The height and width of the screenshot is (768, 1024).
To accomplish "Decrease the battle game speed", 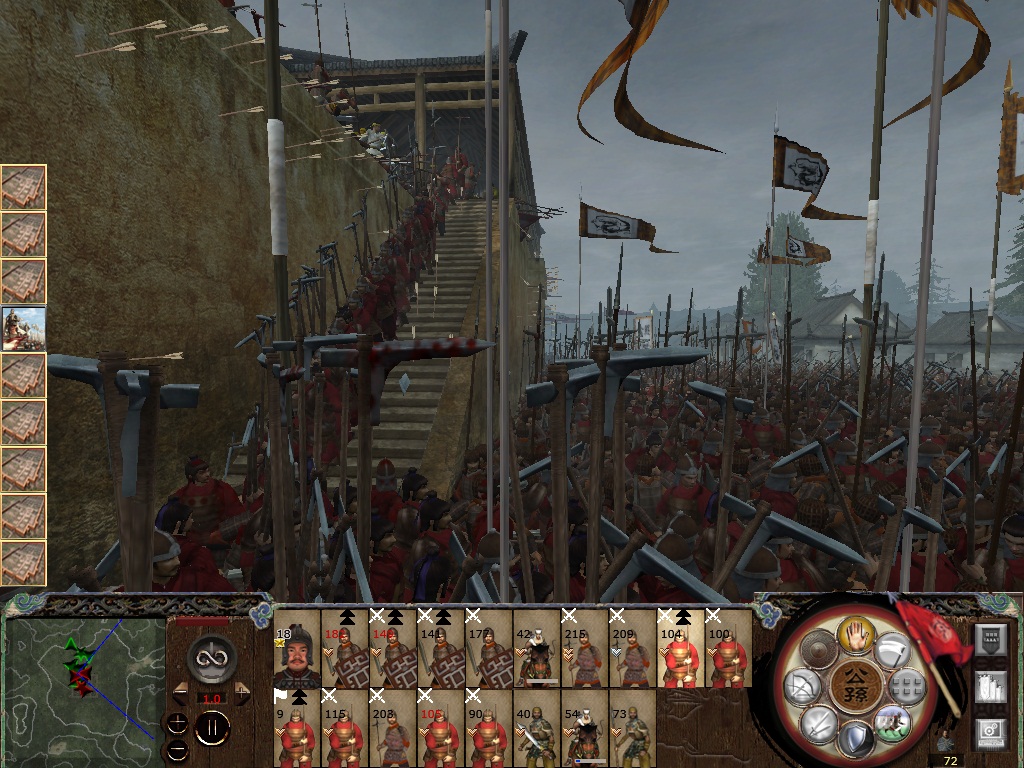I will [x=181, y=693].
